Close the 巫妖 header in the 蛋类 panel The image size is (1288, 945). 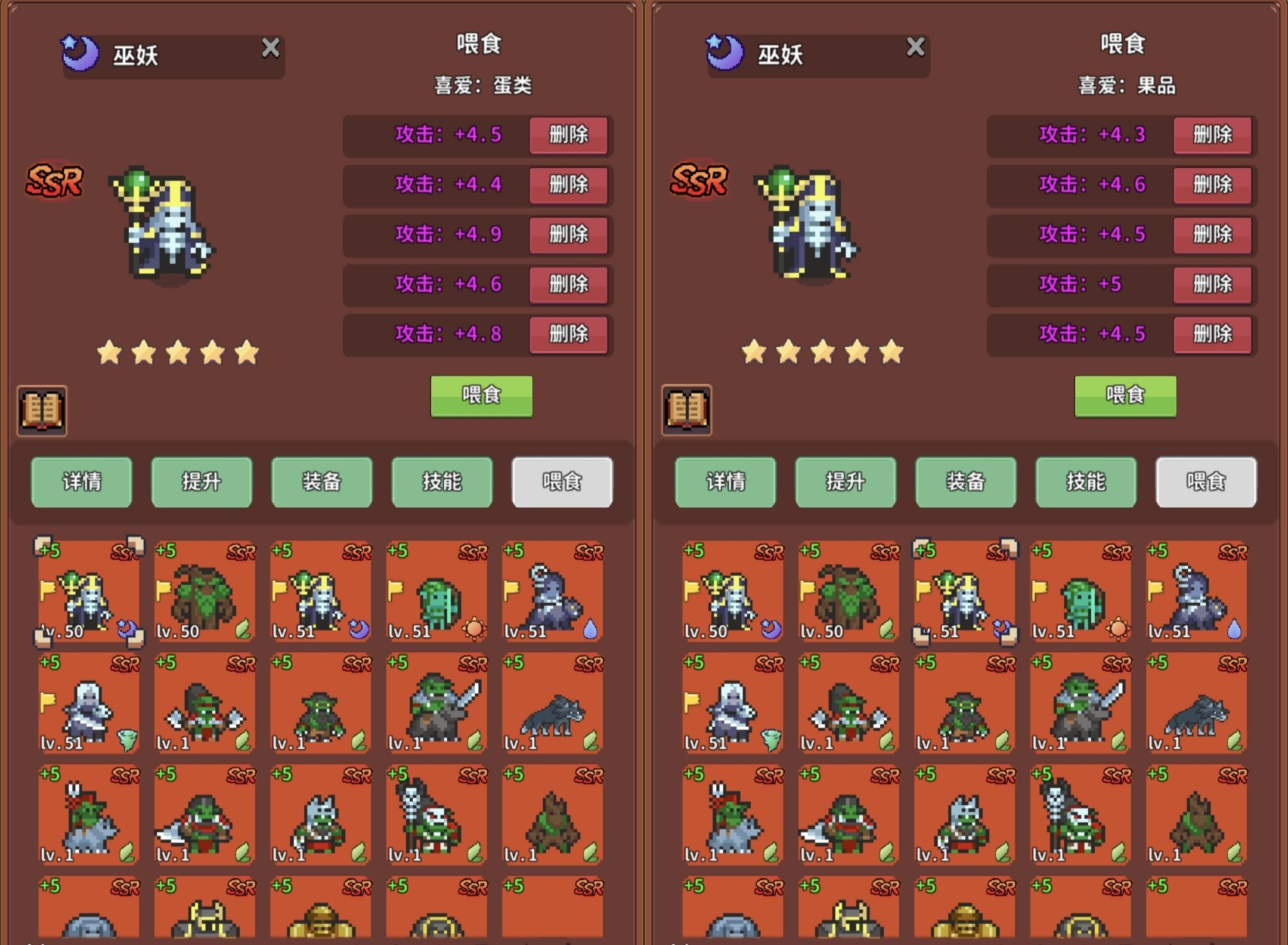click(x=271, y=48)
